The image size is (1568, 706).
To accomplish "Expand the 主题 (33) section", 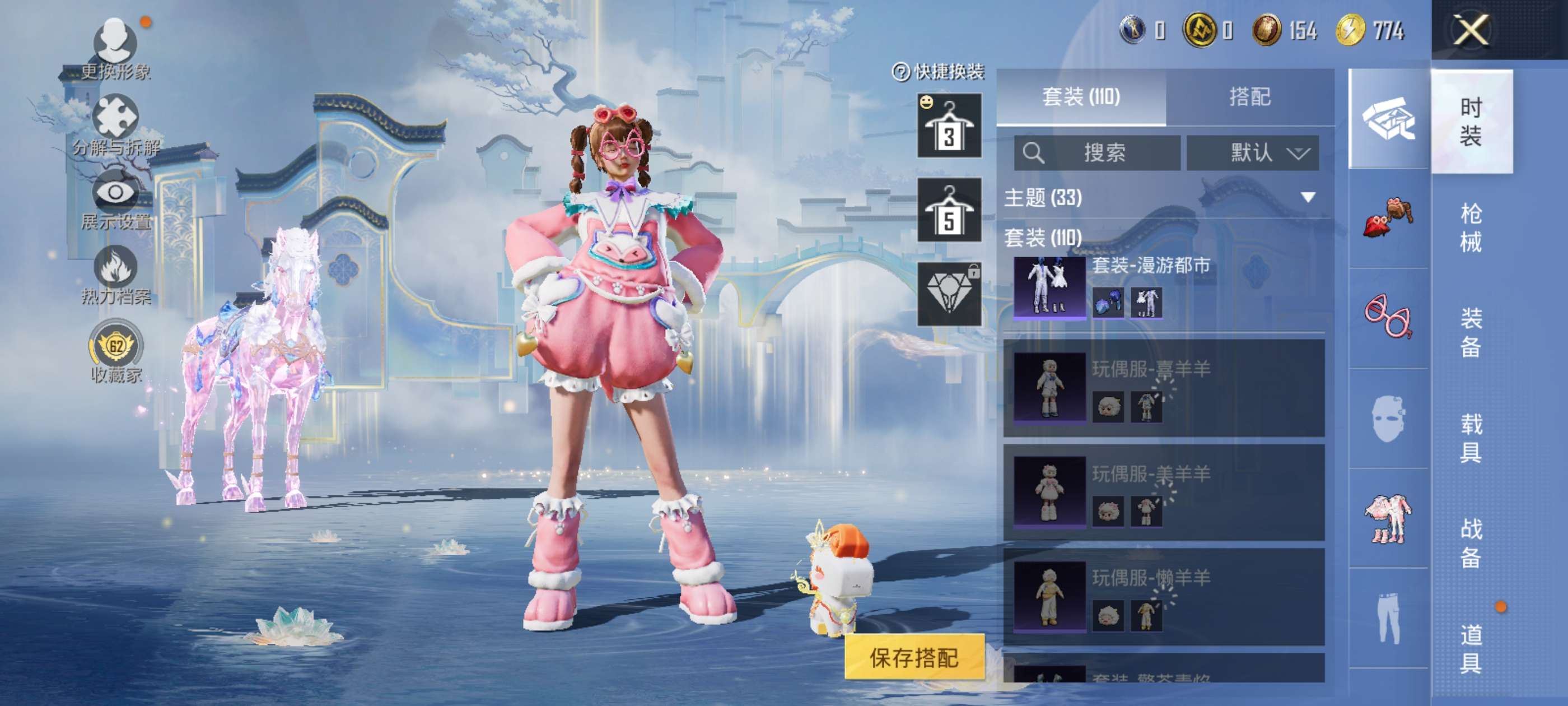I will 1308,197.
